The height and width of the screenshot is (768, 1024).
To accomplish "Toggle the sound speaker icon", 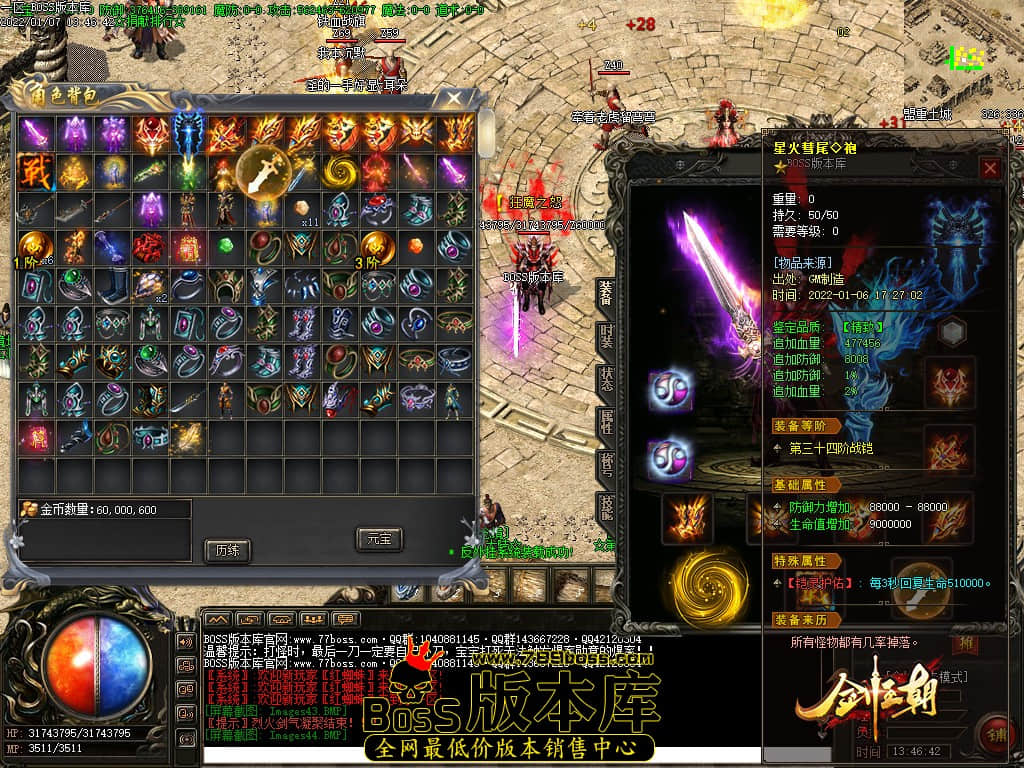I will 186,641.
